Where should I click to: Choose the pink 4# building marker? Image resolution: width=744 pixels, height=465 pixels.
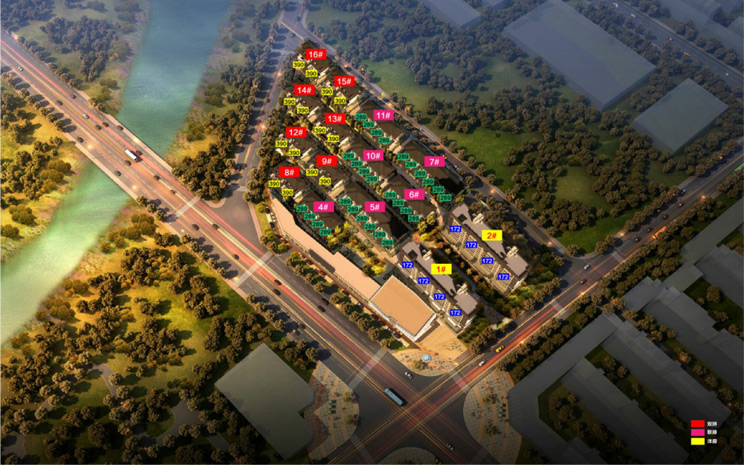pos(323,207)
